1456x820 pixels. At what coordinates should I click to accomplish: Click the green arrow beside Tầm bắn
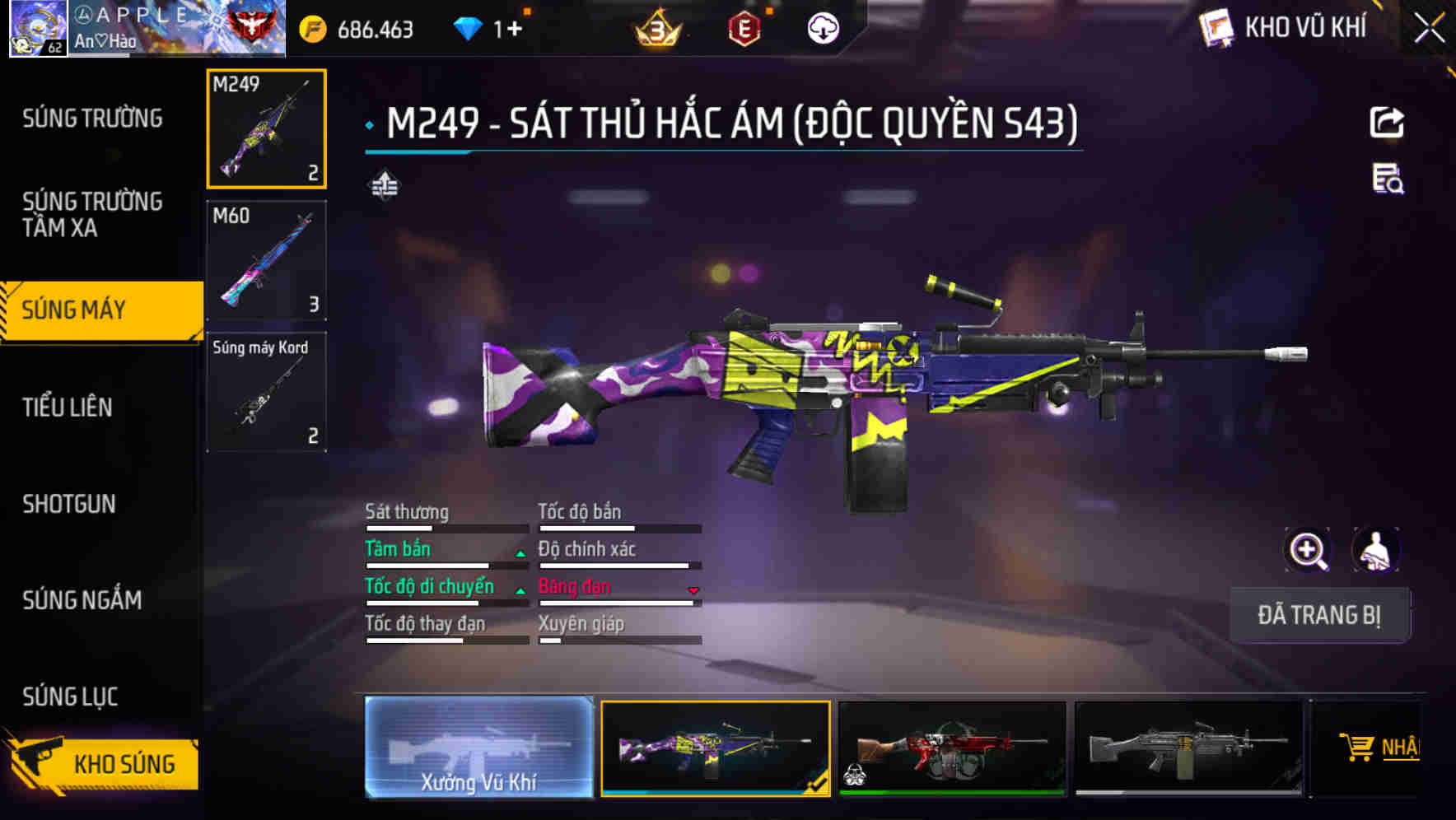[x=520, y=554]
